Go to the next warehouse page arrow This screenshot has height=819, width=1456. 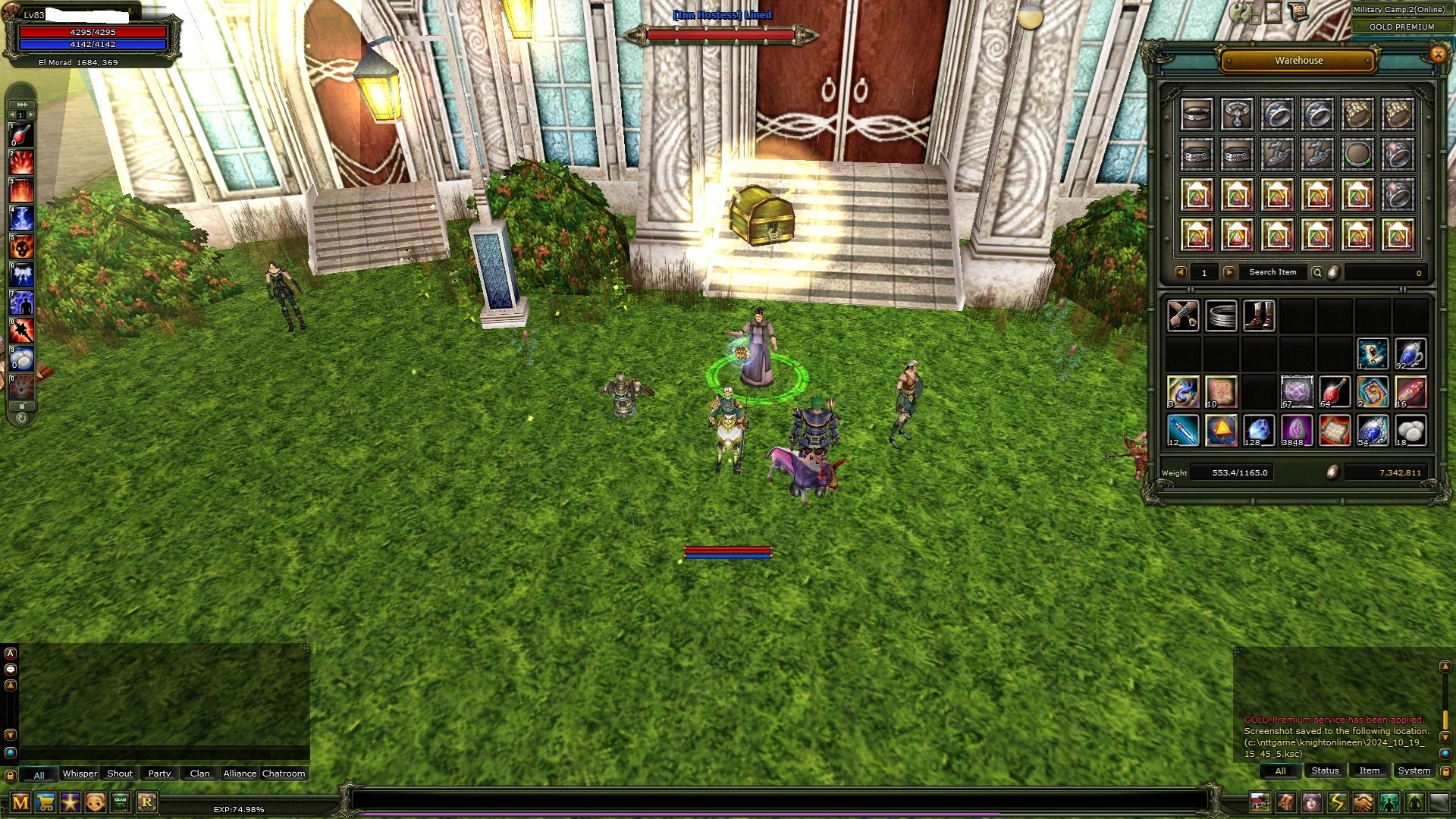click(x=1229, y=272)
